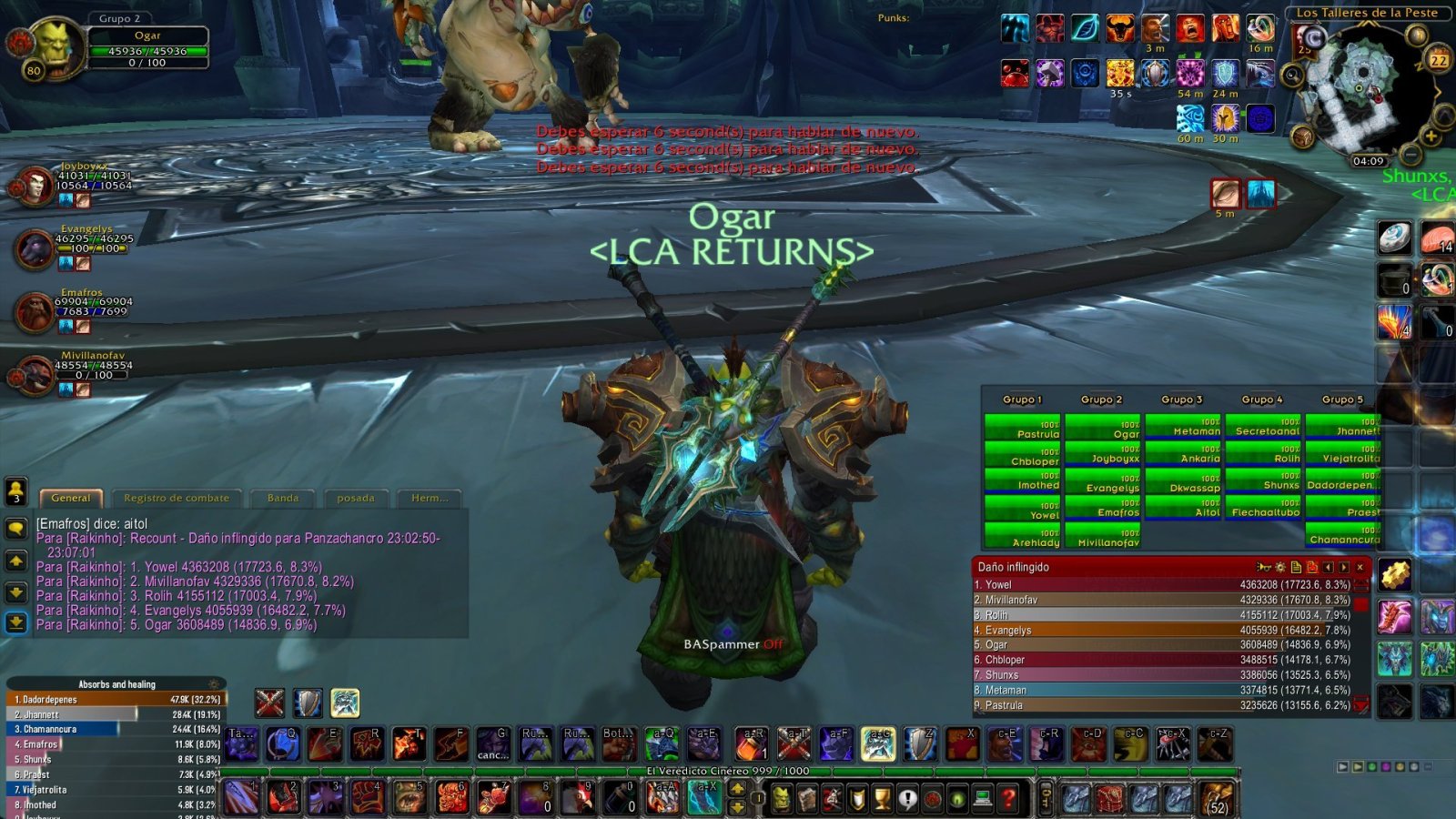Click the Recount report megaphone icon
This screenshot has height=819, width=1456.
coord(1265,566)
